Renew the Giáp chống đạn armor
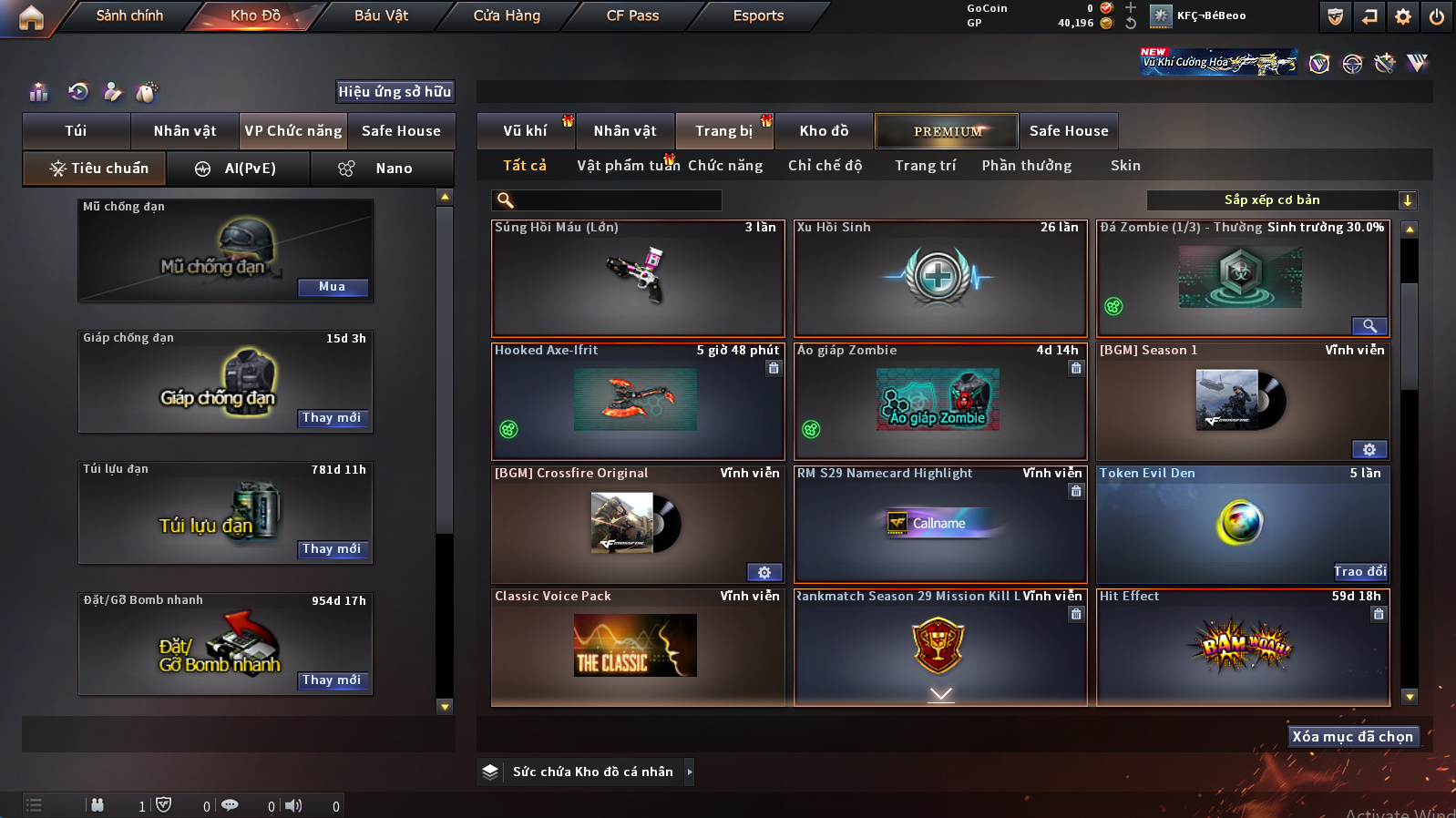Screen dimensions: 1456x818 tap(333, 418)
